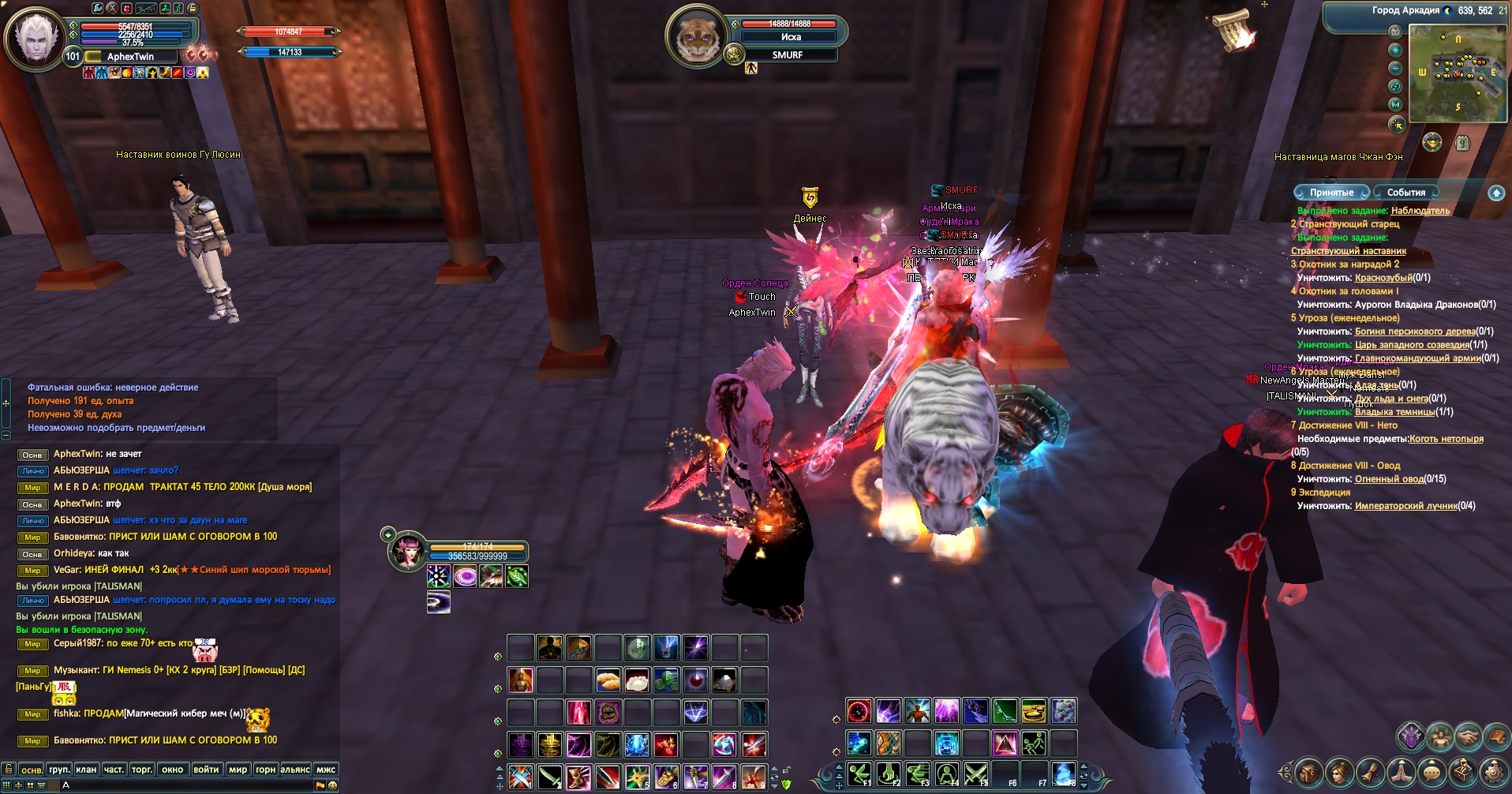1512x794 pixels.
Task: Collapse the quest tracker with the arrow button
Action: click(1495, 193)
